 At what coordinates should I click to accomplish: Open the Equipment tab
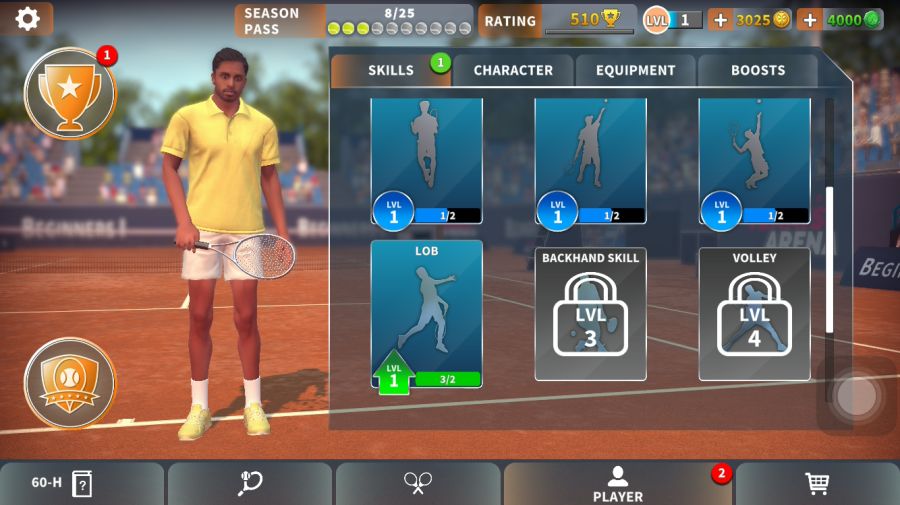click(x=636, y=70)
